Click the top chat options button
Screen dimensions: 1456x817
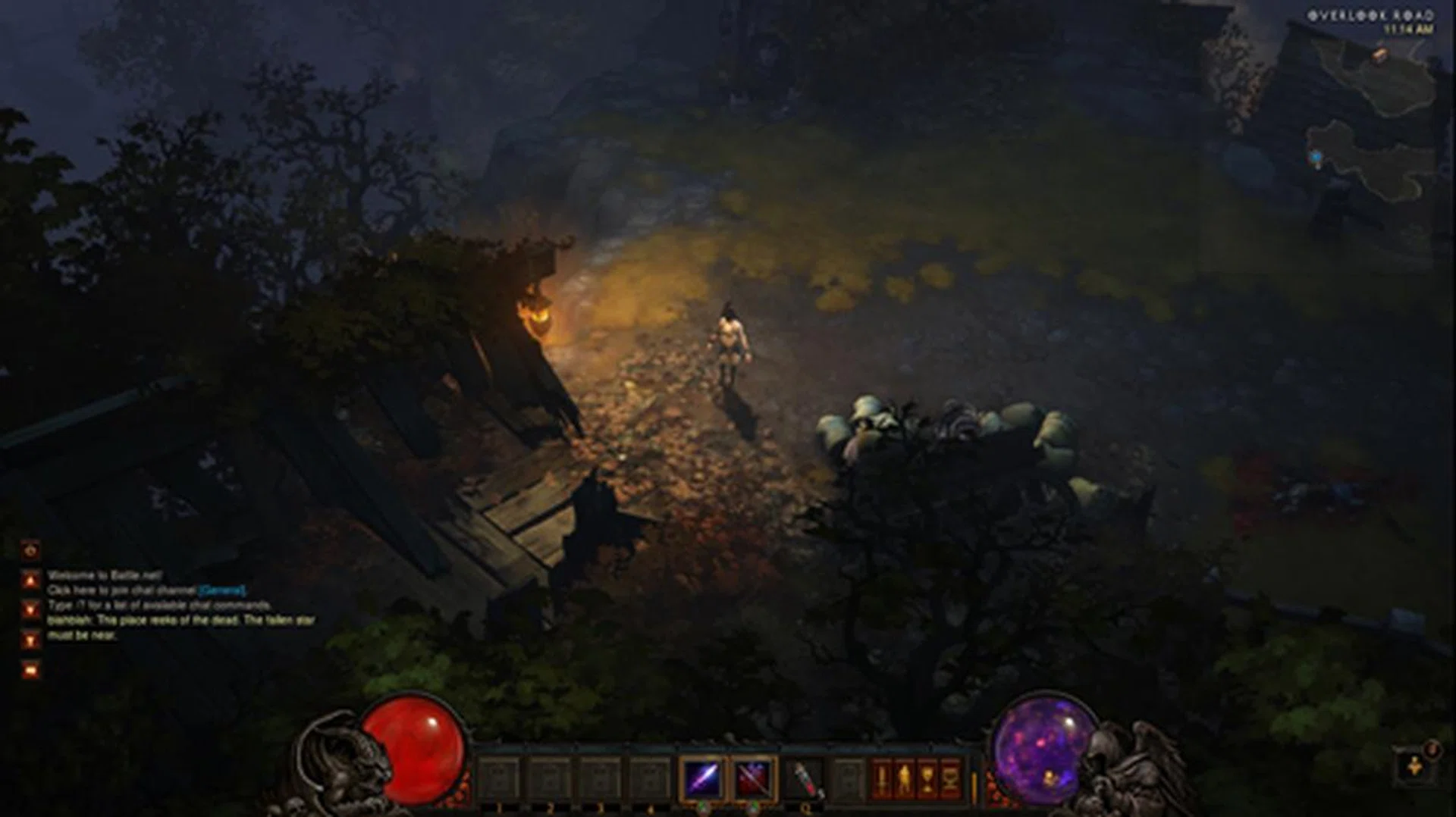(x=31, y=550)
